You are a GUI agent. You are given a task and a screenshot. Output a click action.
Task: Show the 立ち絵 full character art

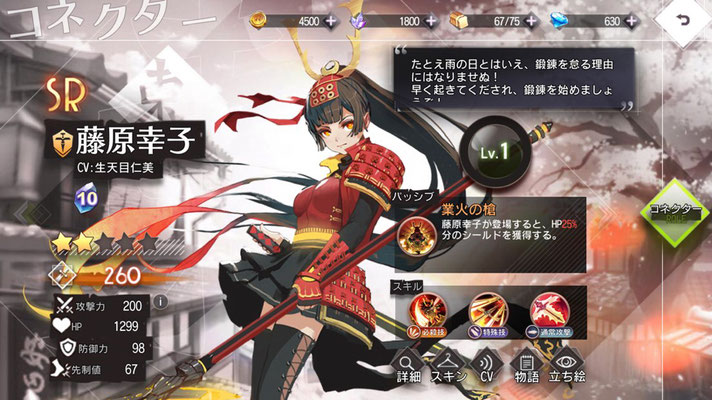pyautogui.click(x=567, y=369)
